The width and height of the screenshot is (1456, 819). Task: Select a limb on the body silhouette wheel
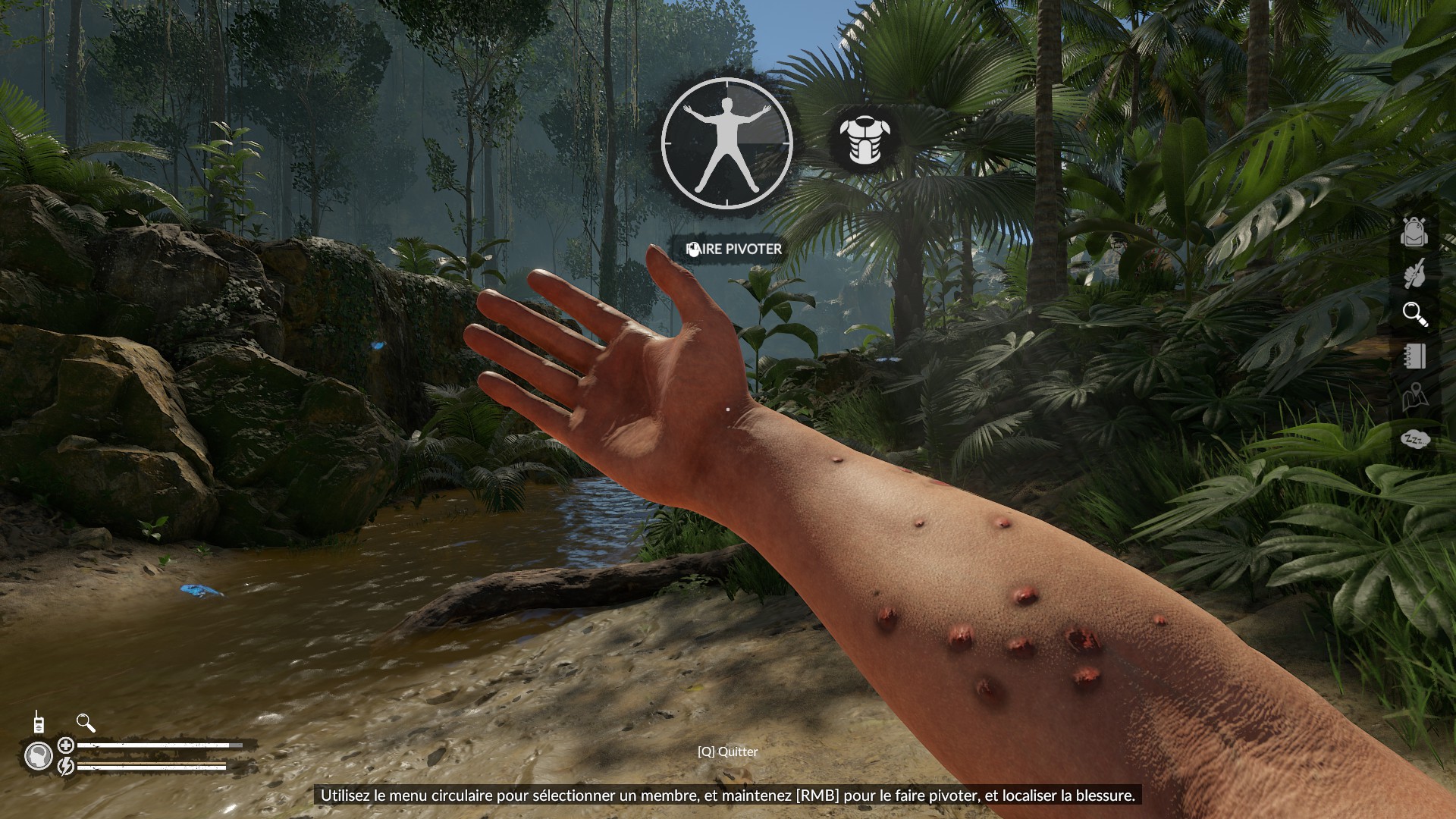pyautogui.click(x=726, y=143)
